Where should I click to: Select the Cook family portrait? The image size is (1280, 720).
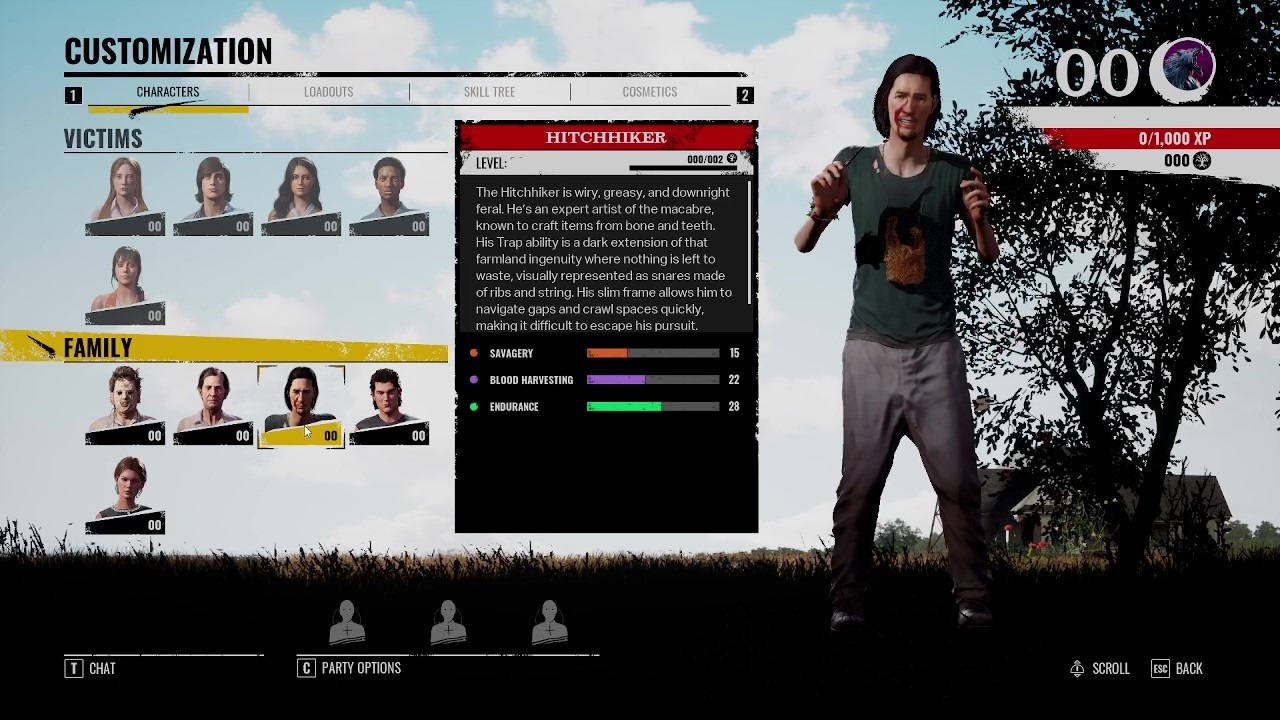tap(213, 405)
